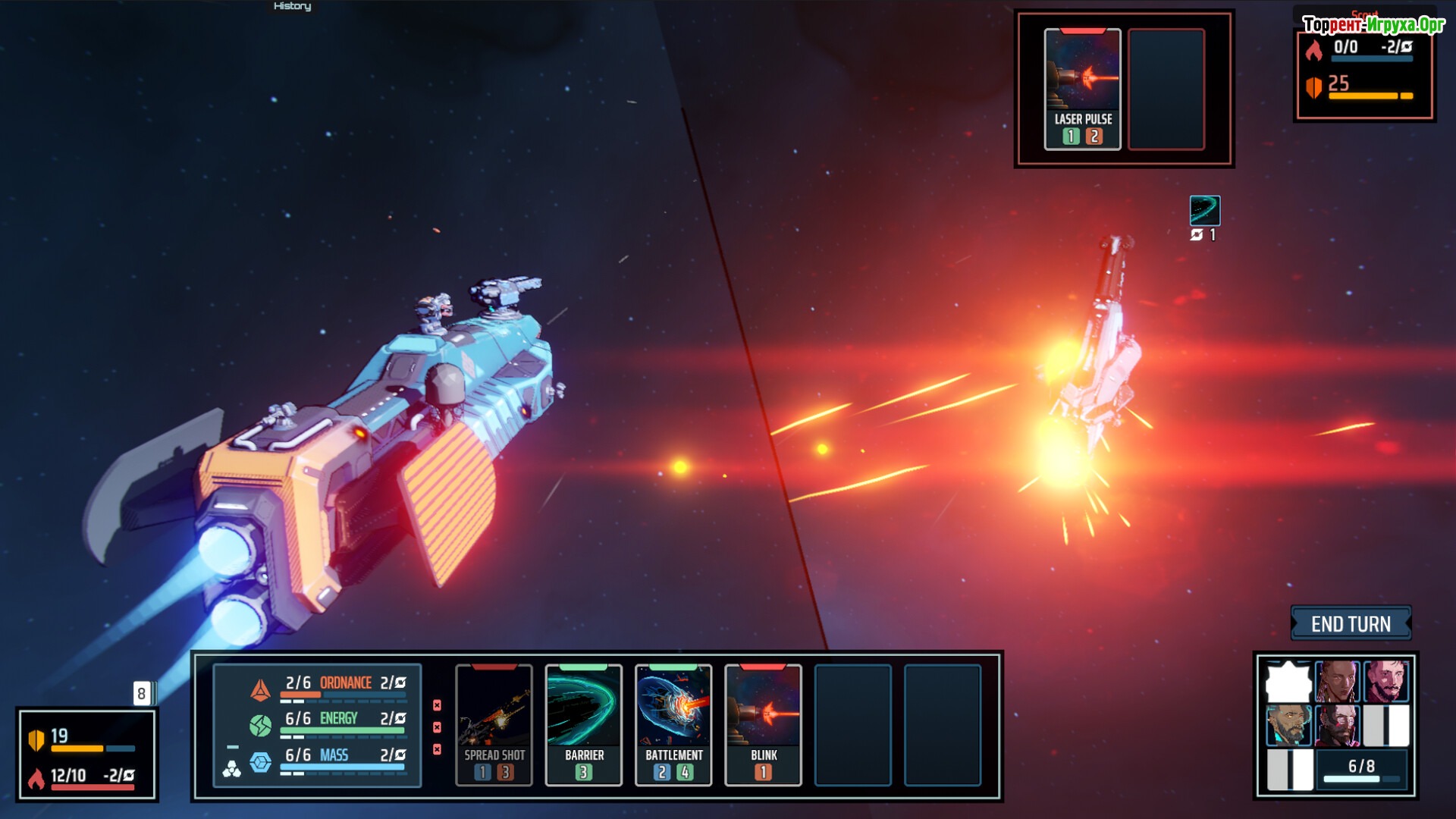This screenshot has height=819, width=1456.
Task: Open the draw pile showing 8 cards
Action: coord(143,693)
